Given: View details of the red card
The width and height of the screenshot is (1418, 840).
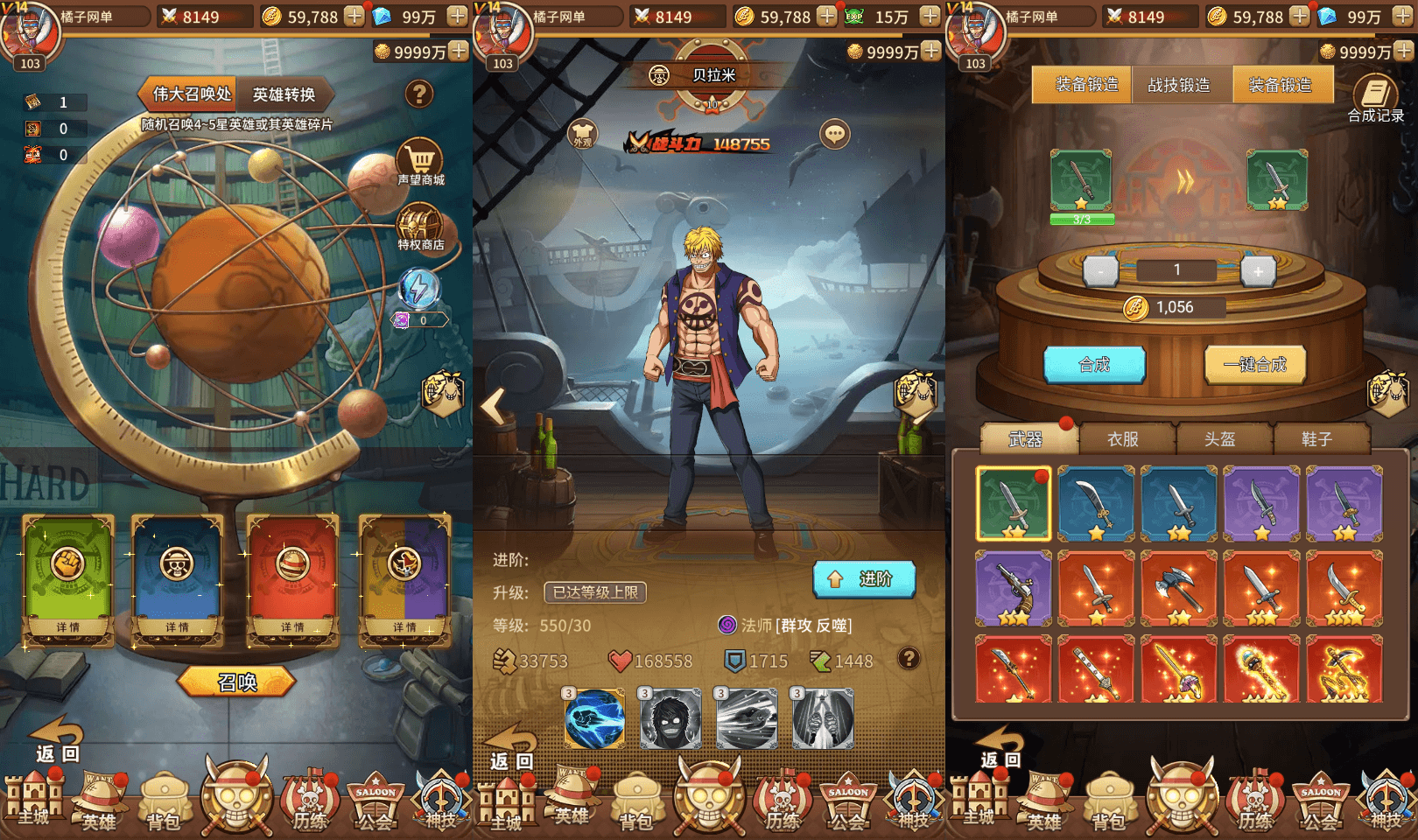Looking at the screenshot, I should pos(292,626).
